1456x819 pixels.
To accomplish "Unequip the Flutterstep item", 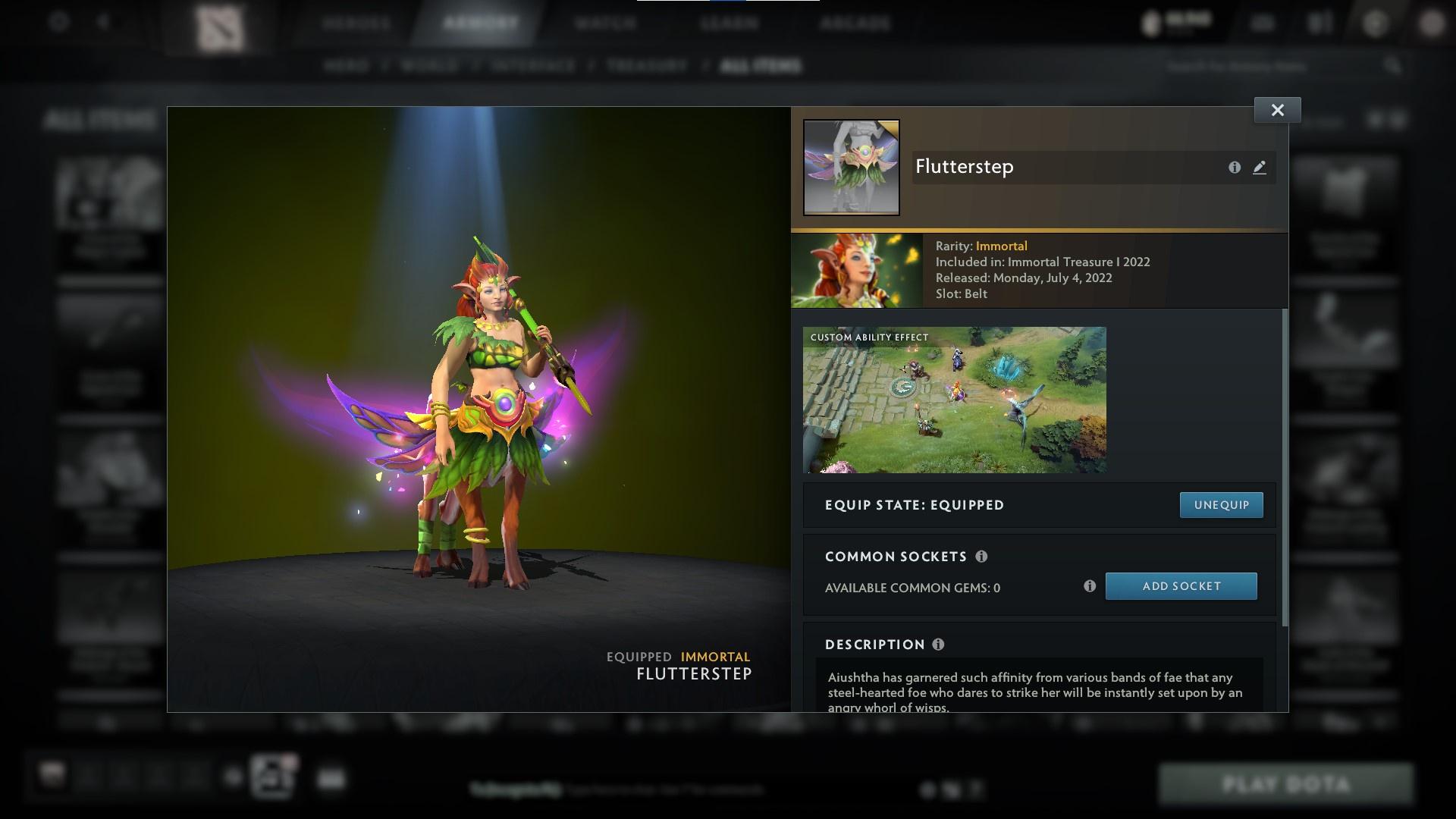I will coord(1220,504).
